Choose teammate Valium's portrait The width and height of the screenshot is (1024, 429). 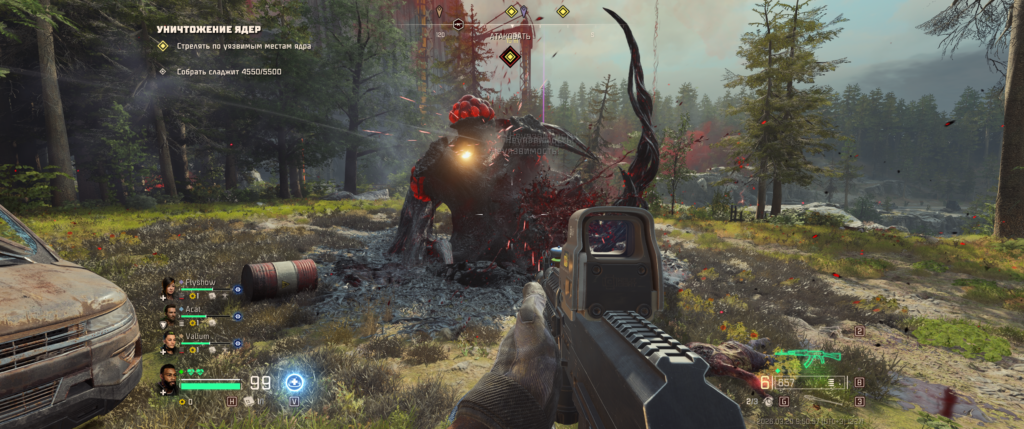coord(171,340)
